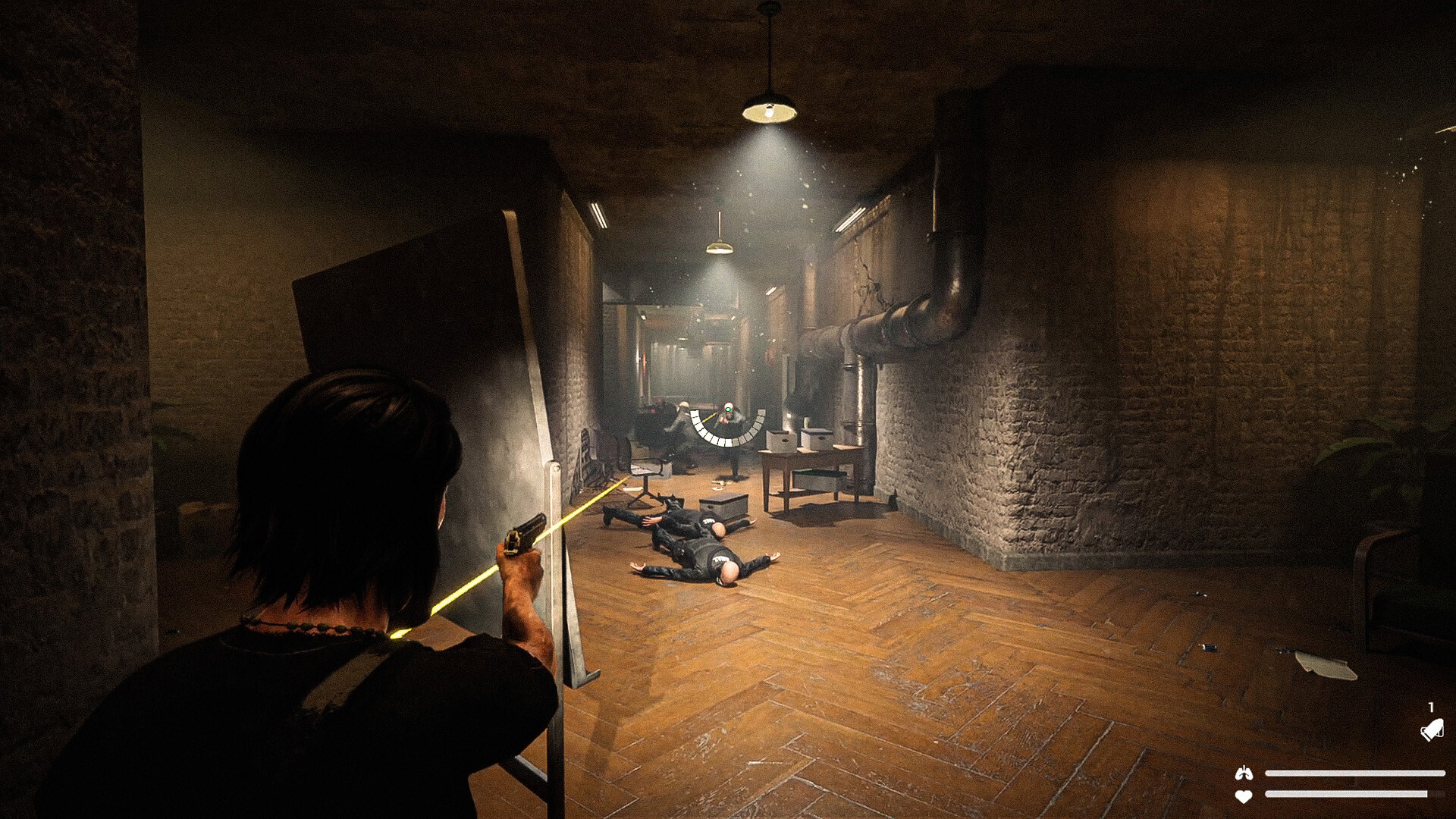Click the radial ammo counter around the enemy

tap(728, 428)
